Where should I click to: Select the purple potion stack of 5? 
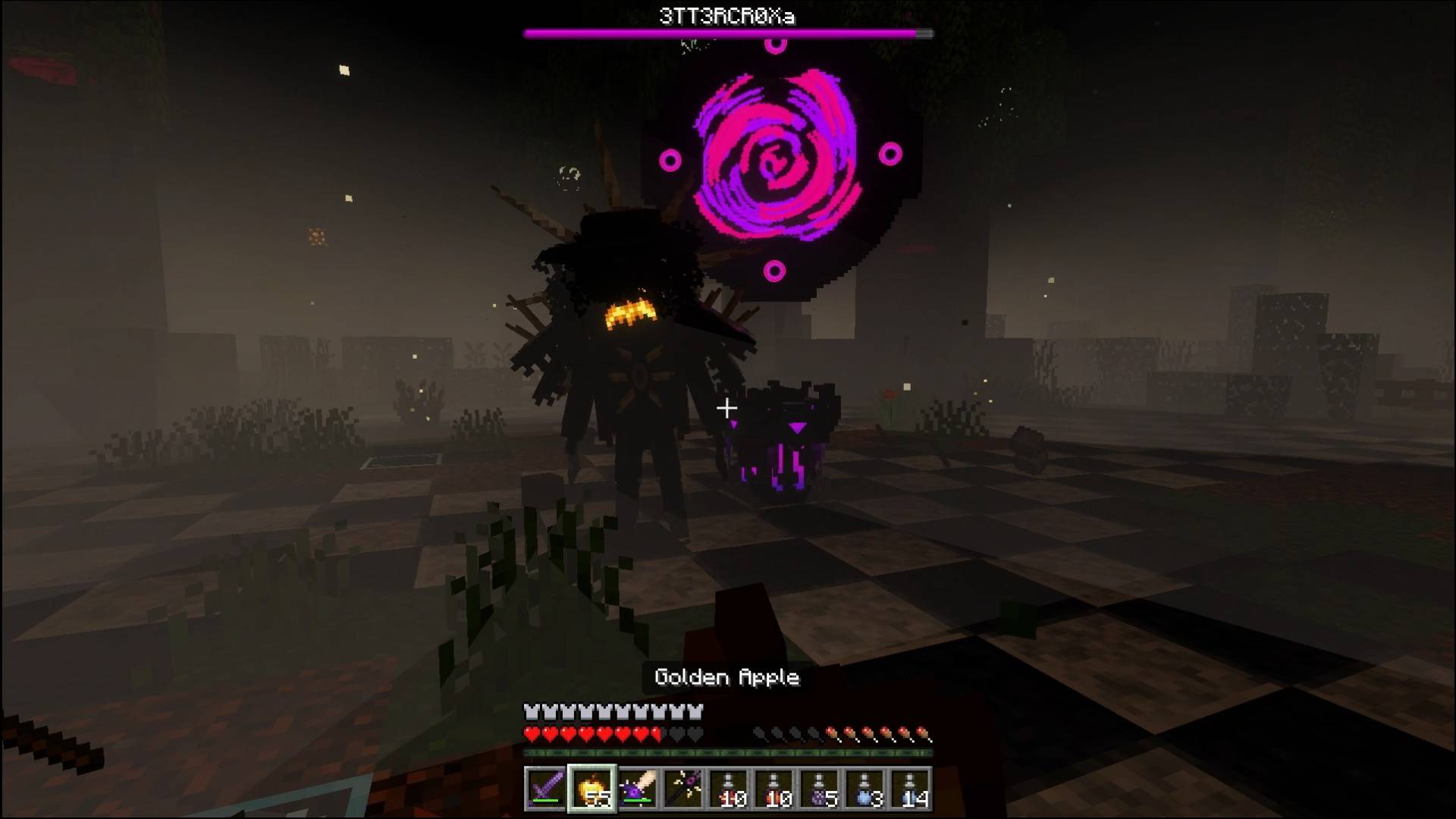820,789
